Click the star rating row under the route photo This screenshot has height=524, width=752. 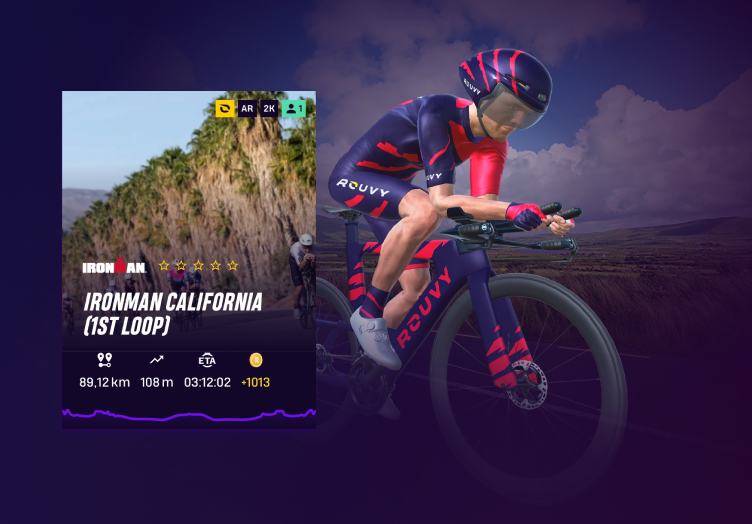pyautogui.click(x=198, y=266)
